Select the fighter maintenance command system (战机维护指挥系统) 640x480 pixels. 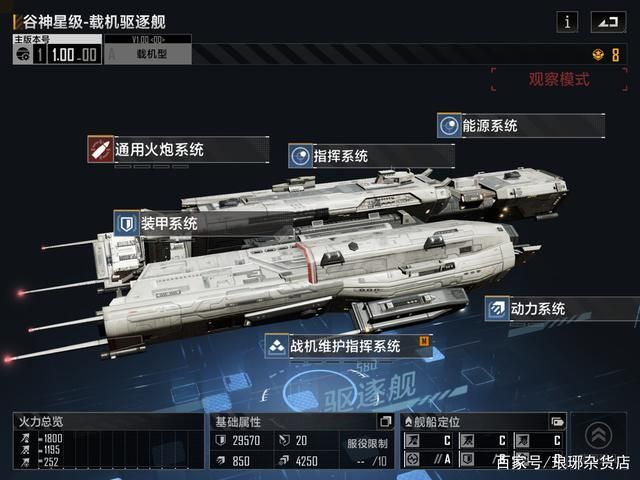pos(345,346)
